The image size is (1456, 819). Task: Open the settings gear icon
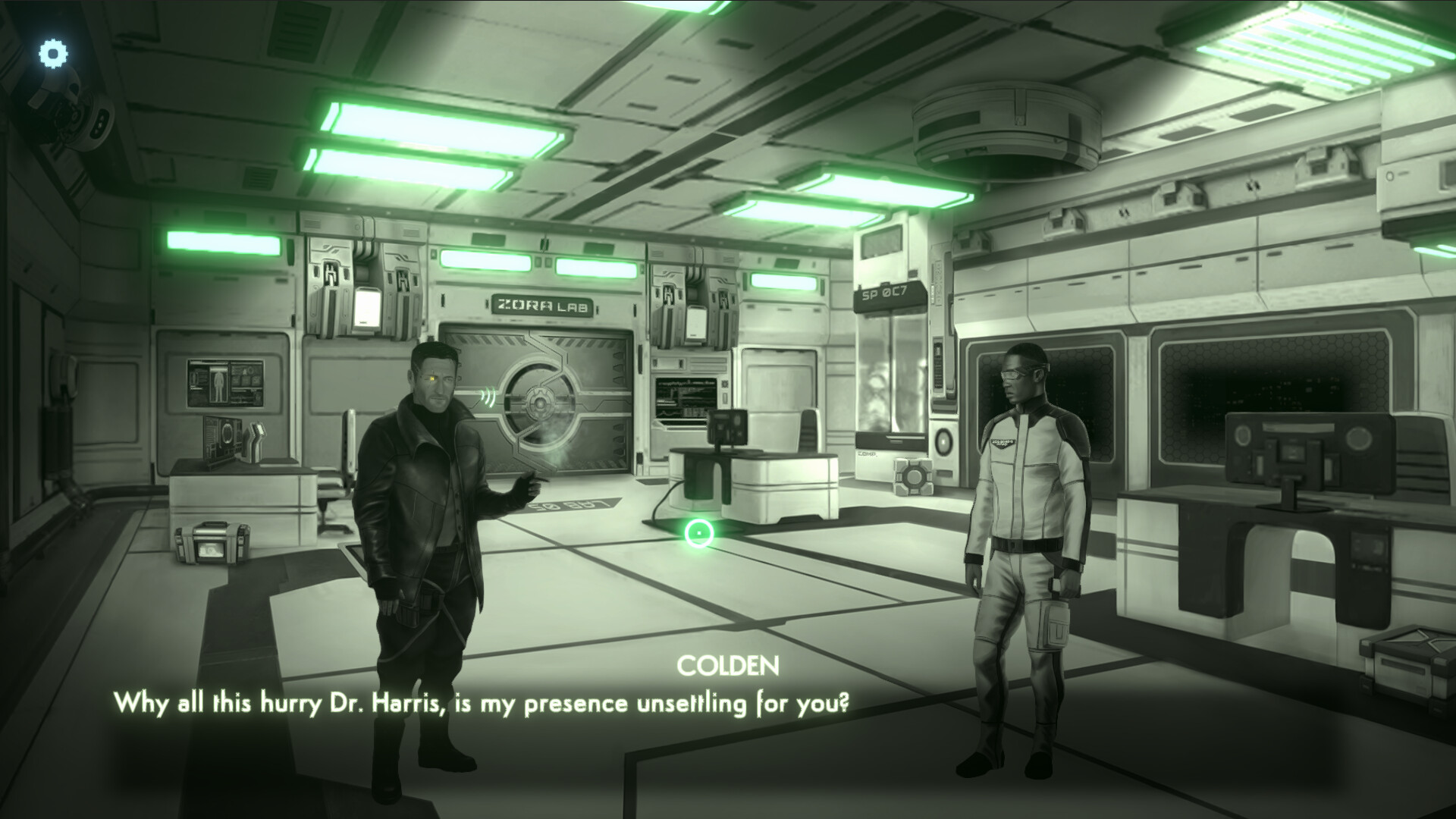[x=52, y=53]
